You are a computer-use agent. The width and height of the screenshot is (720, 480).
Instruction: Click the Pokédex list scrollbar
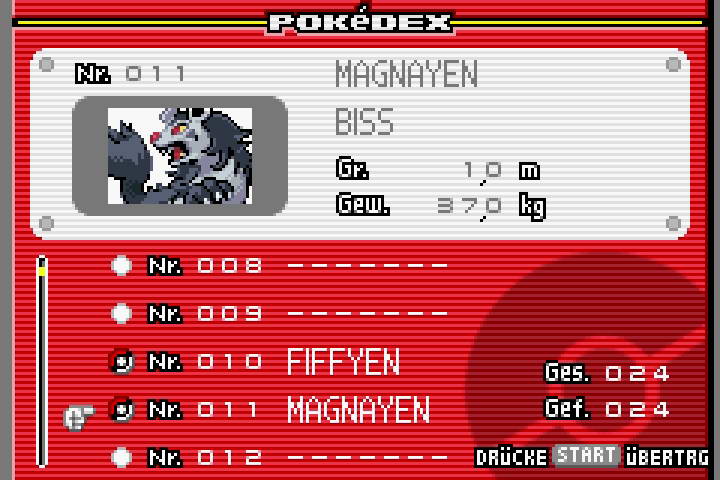pos(42,362)
